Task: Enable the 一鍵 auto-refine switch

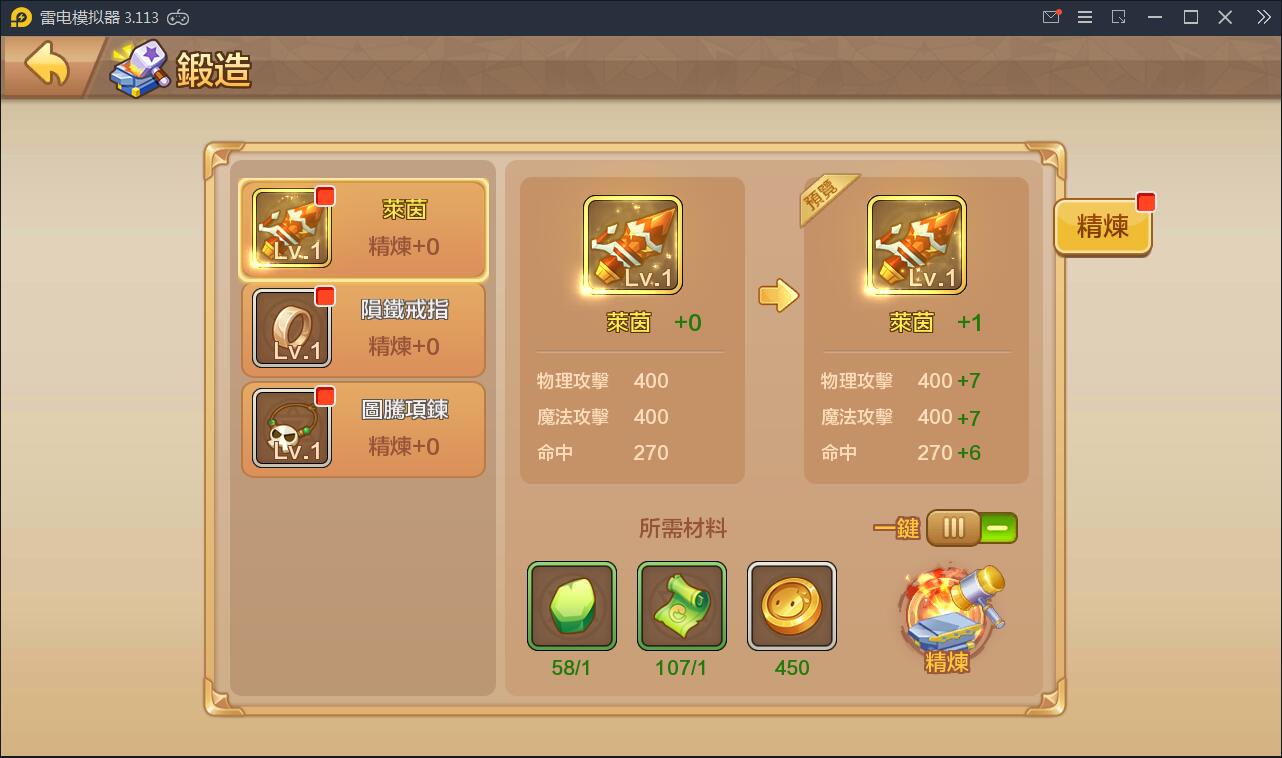Action: [x=971, y=528]
